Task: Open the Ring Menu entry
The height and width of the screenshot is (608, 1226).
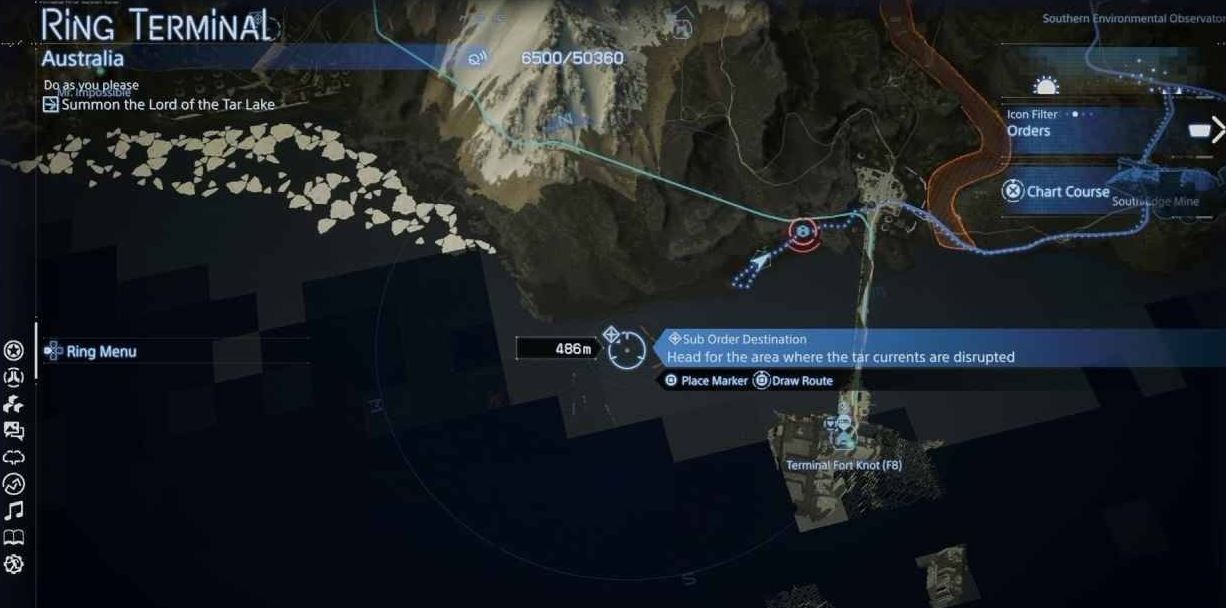Action: click(100, 351)
